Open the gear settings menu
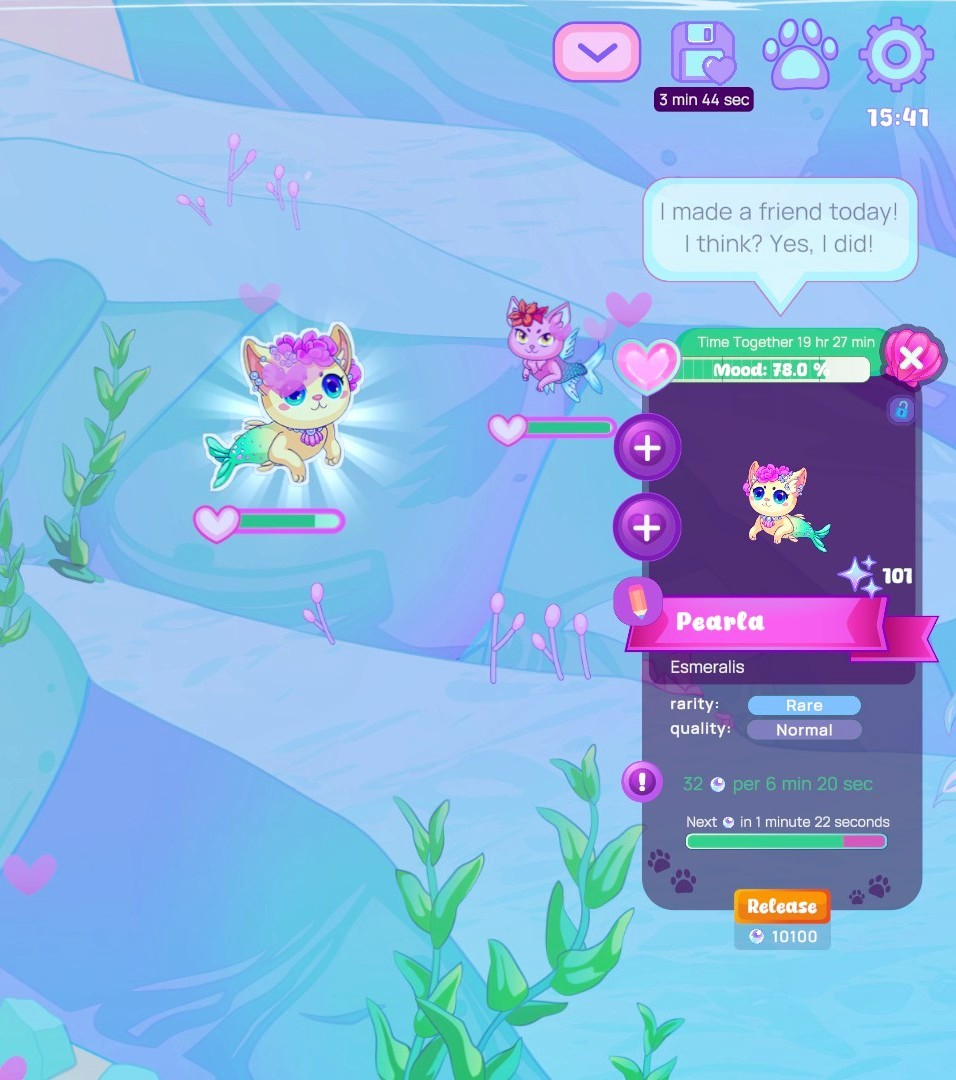Screen dimensions: 956x1080 pyautogui.click(x=897, y=53)
